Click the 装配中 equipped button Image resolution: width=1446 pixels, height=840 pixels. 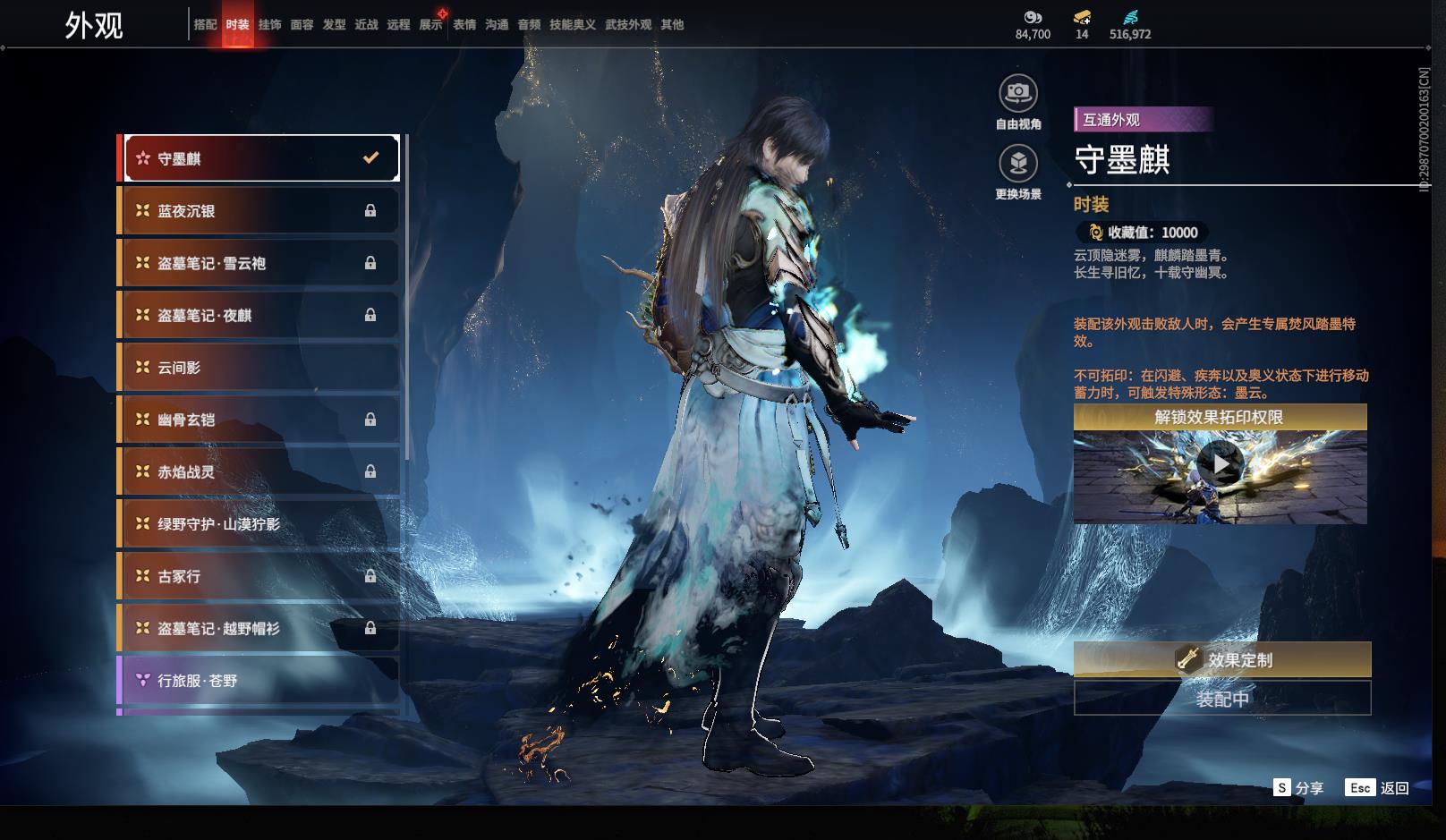coord(1222,699)
